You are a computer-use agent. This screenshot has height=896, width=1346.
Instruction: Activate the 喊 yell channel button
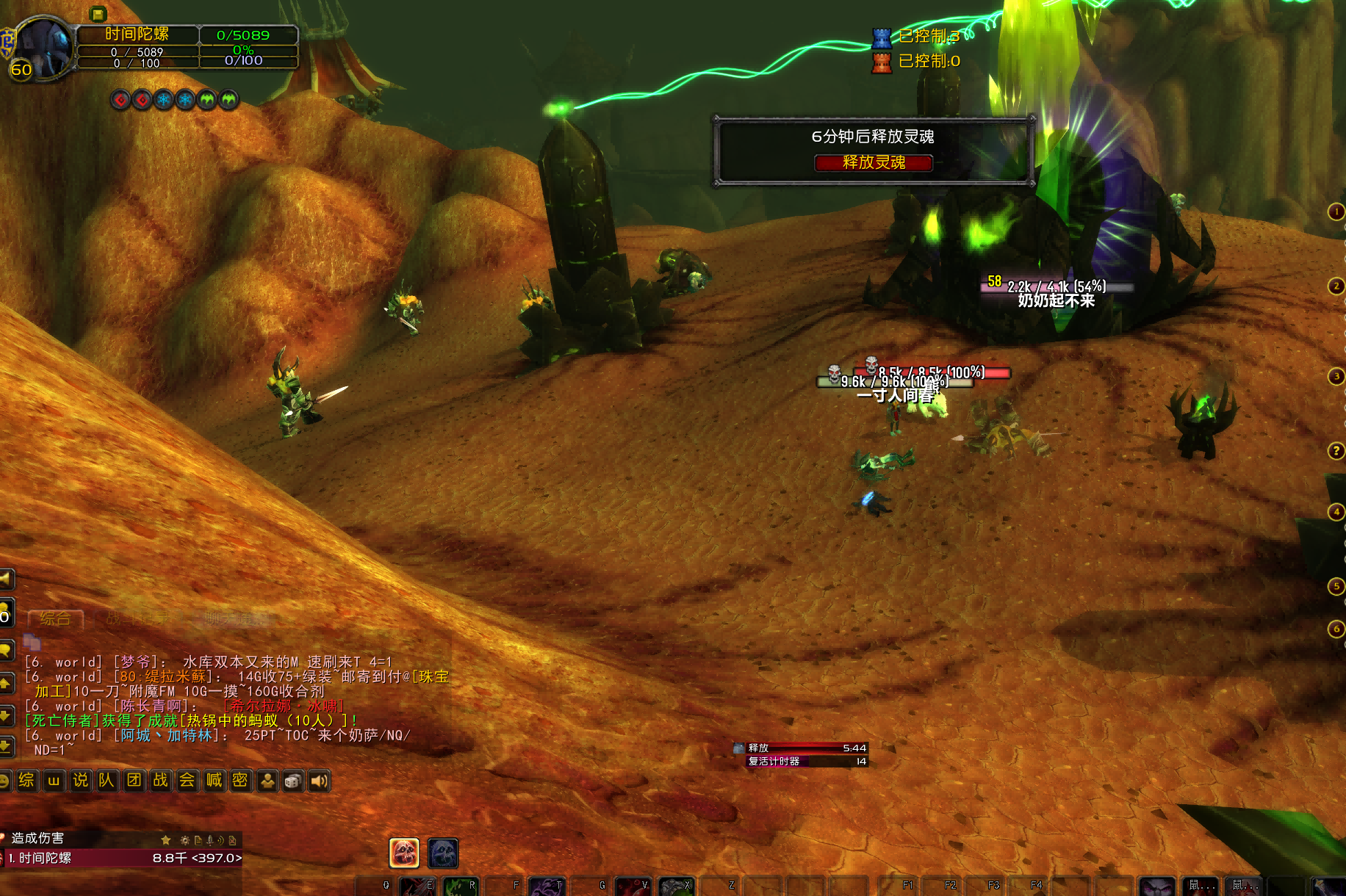pos(214,780)
